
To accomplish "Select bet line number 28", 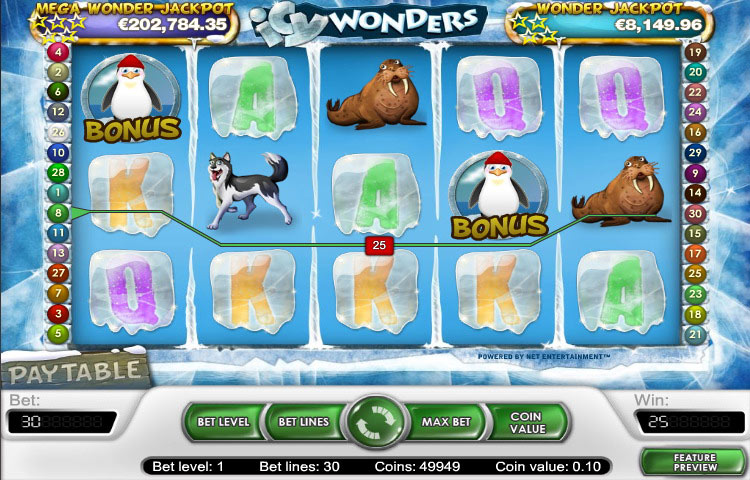I will 58,172.
